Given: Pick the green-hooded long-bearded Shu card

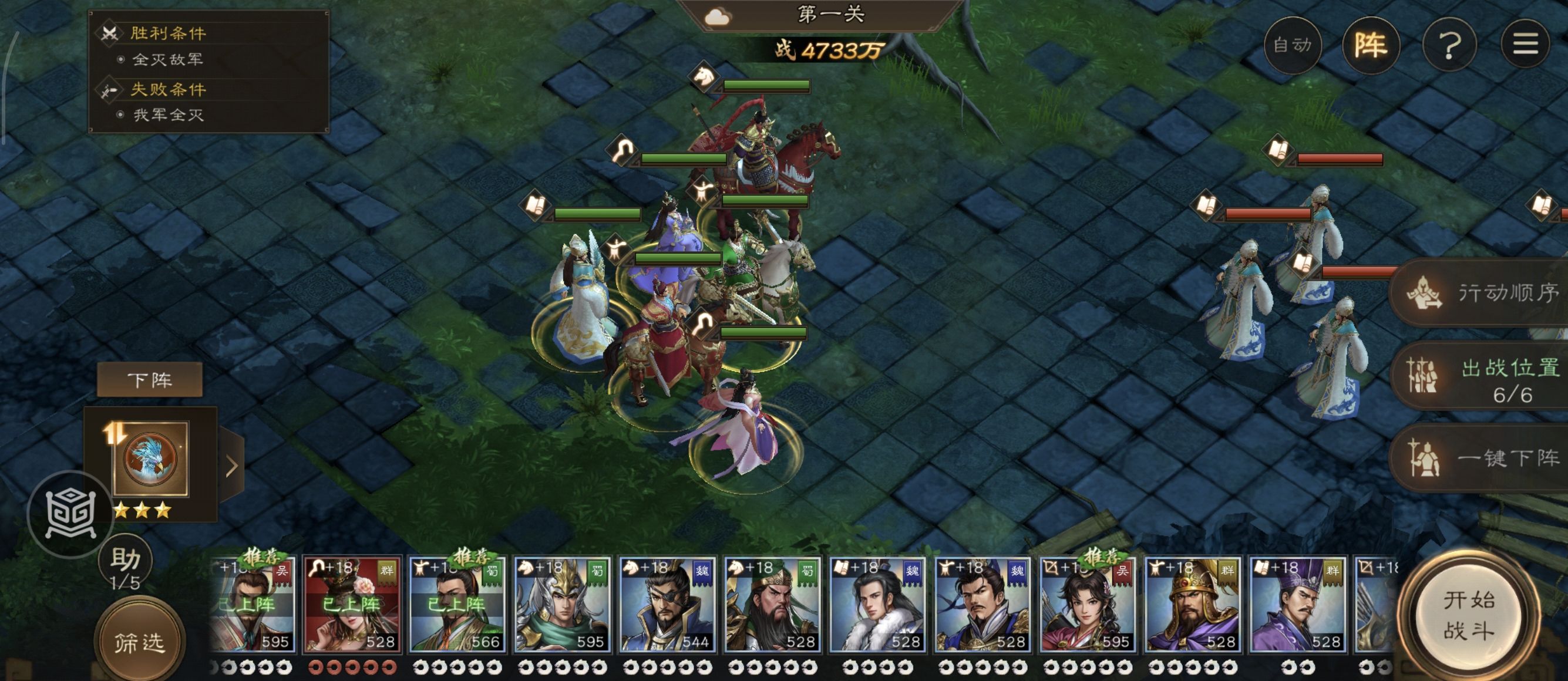Looking at the screenshot, I should pyautogui.click(x=772, y=604).
